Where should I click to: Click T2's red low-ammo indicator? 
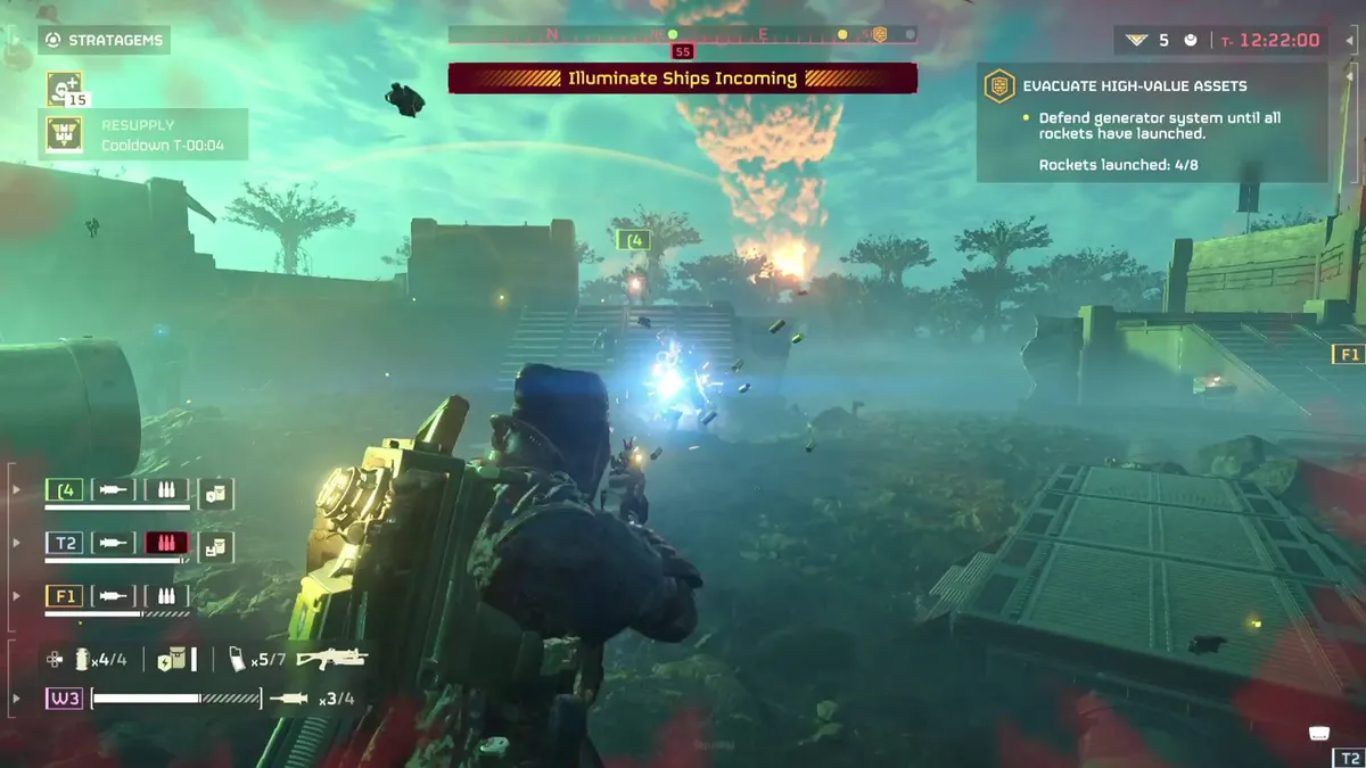click(166, 543)
